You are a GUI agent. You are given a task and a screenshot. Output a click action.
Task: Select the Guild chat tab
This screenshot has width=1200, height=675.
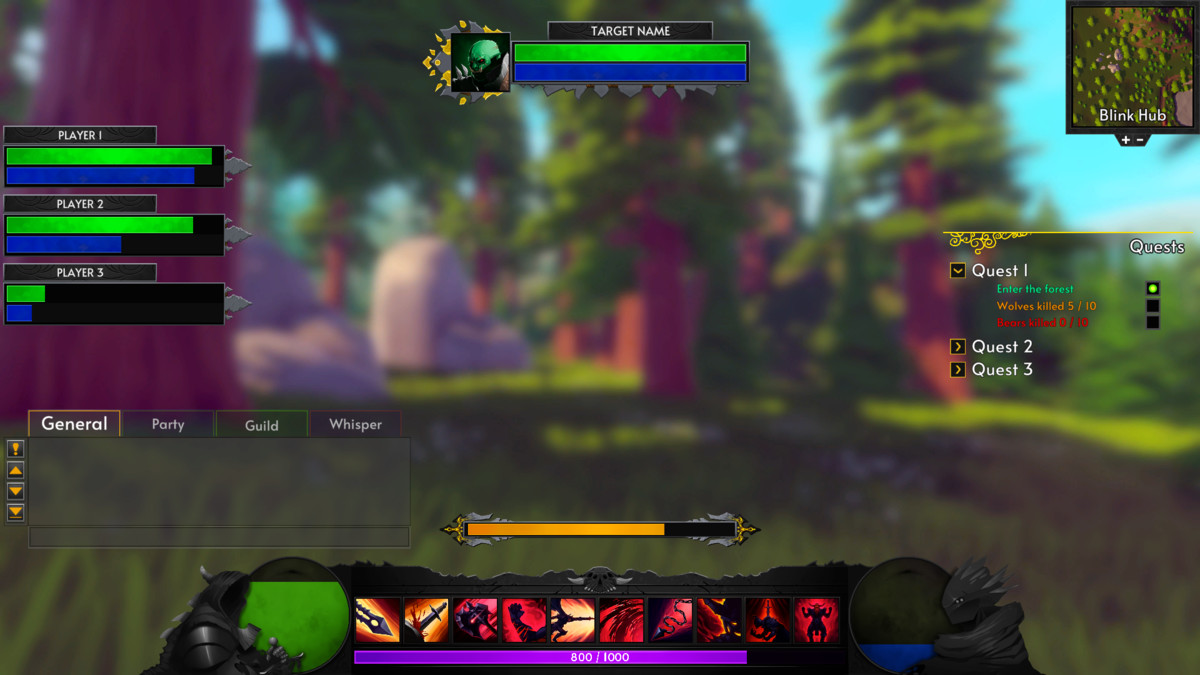pyautogui.click(x=262, y=425)
